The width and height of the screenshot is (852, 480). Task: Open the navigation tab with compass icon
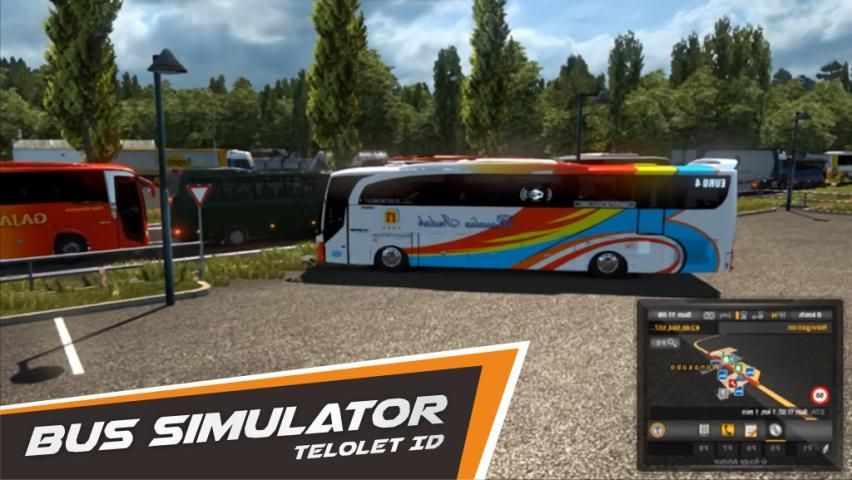point(775,430)
